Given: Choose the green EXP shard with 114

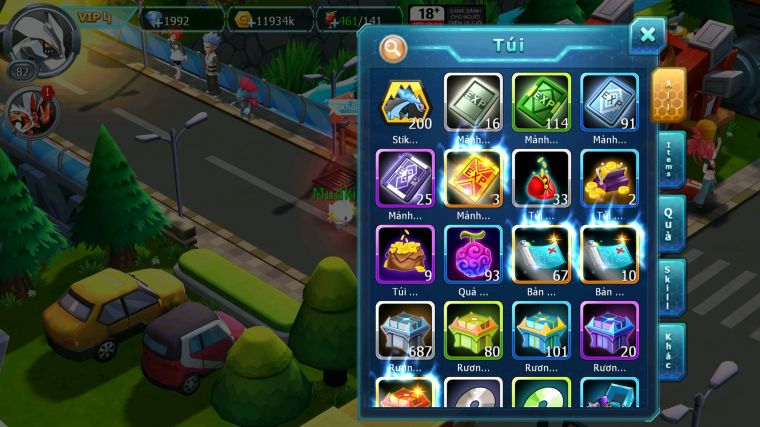Looking at the screenshot, I should click(541, 103).
